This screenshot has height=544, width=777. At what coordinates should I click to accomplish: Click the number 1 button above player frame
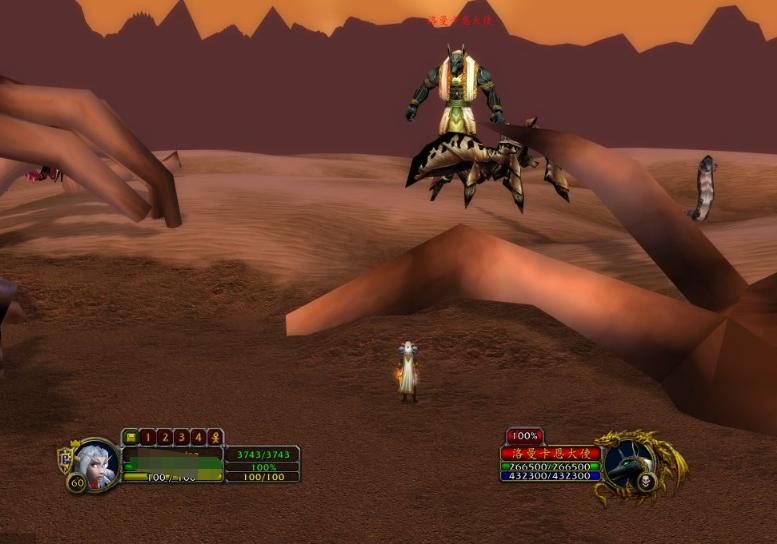(148, 437)
